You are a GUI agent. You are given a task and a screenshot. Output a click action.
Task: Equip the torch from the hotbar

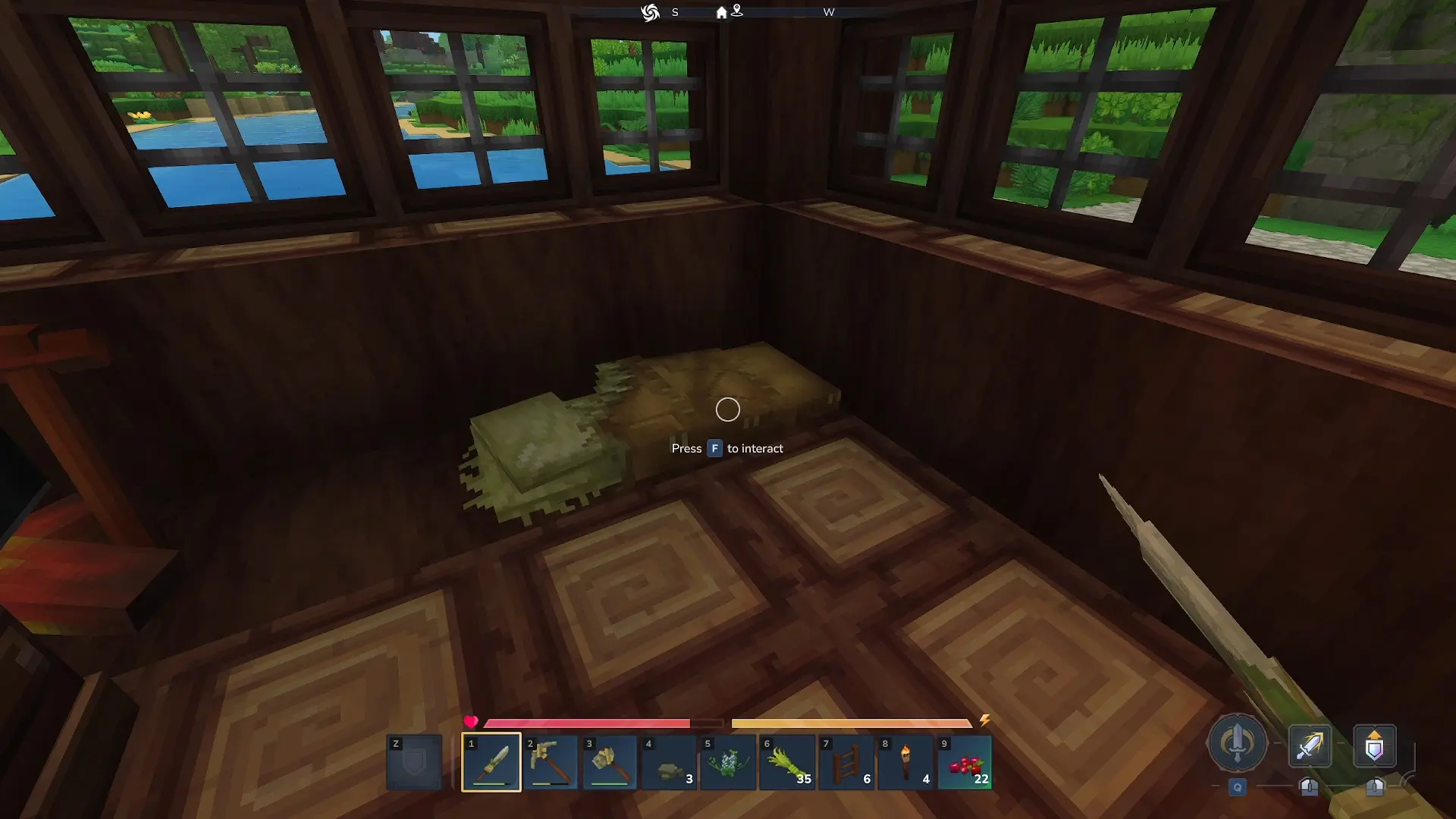pos(905,761)
